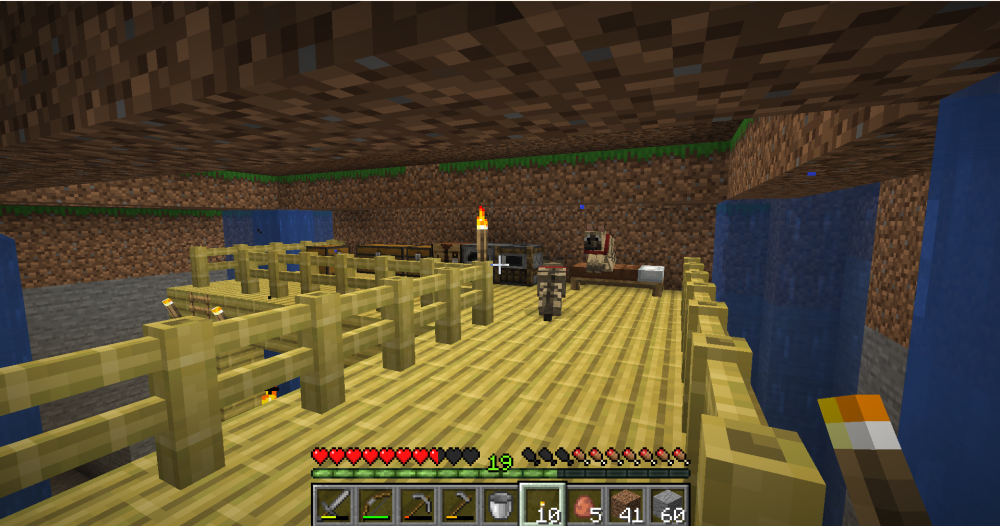Switch to the hoe slot
Viewport: 1000px width, 526px height.
coord(459,505)
